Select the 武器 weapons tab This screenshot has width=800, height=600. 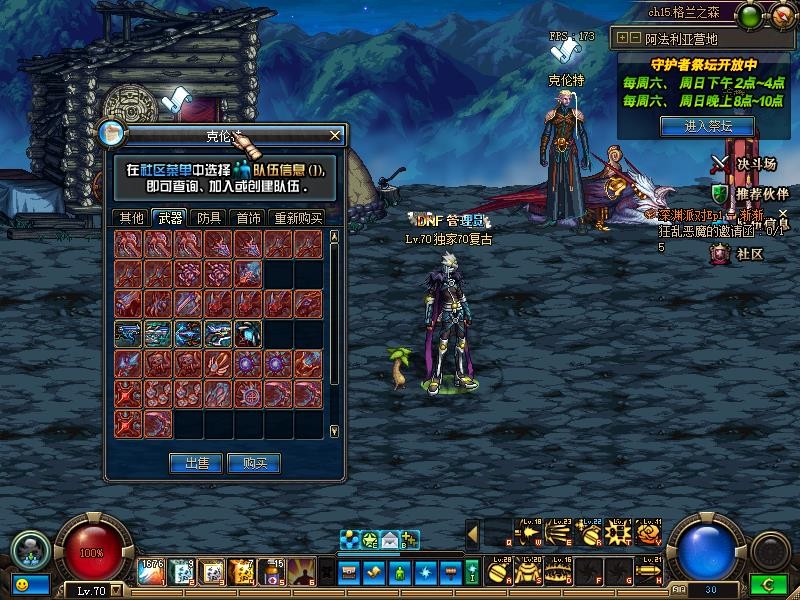click(171, 218)
